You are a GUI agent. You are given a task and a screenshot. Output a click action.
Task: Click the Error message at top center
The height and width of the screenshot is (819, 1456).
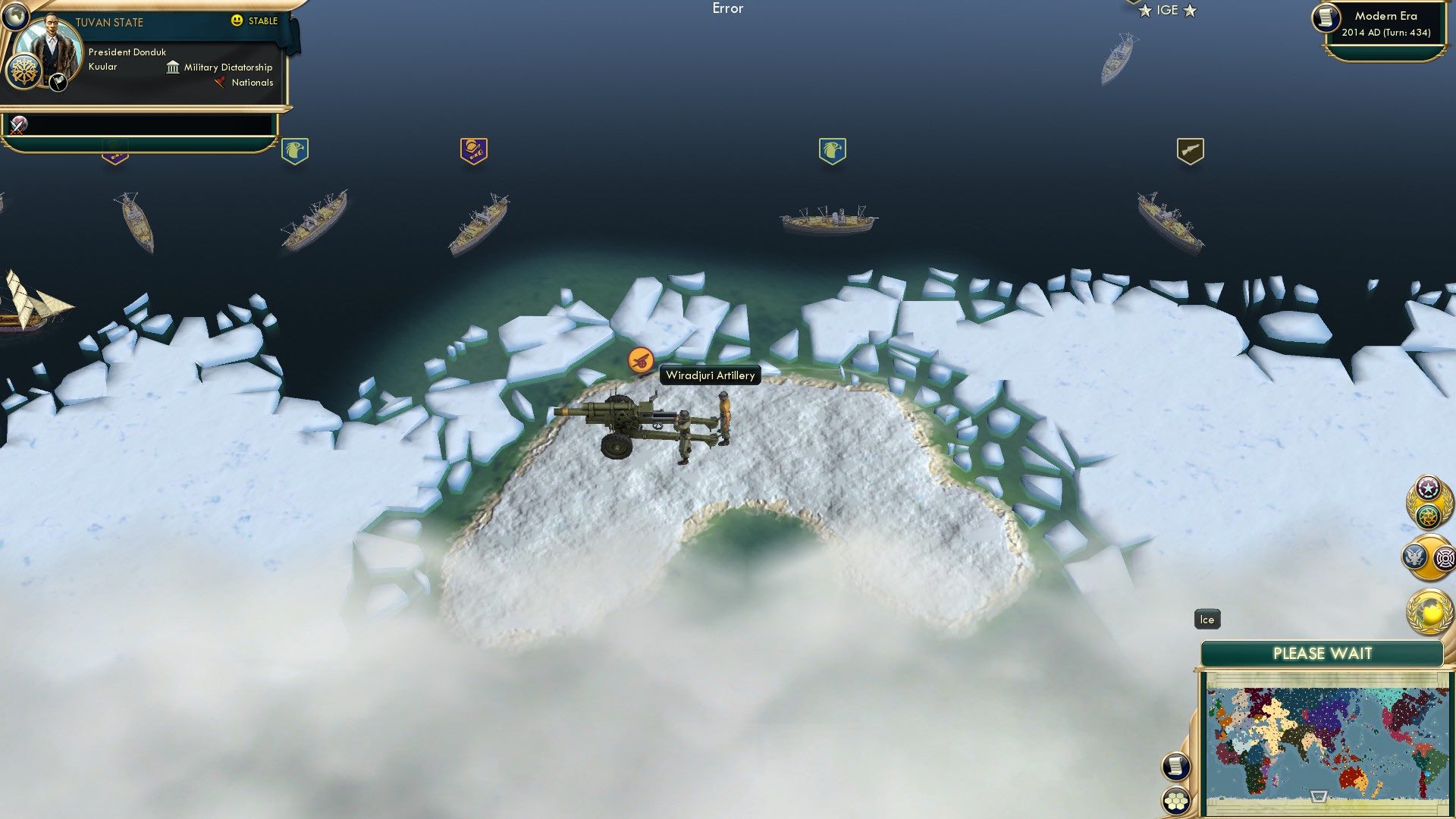[729, 8]
